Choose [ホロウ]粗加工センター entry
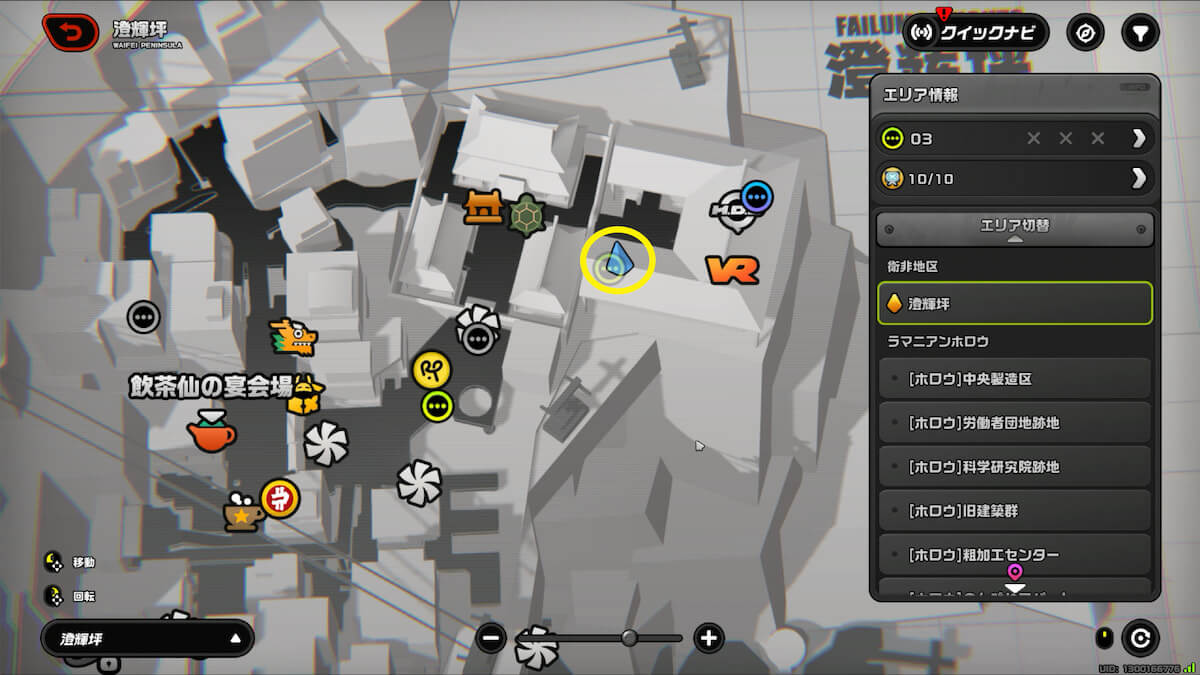This screenshot has height=675, width=1200. pos(1015,555)
